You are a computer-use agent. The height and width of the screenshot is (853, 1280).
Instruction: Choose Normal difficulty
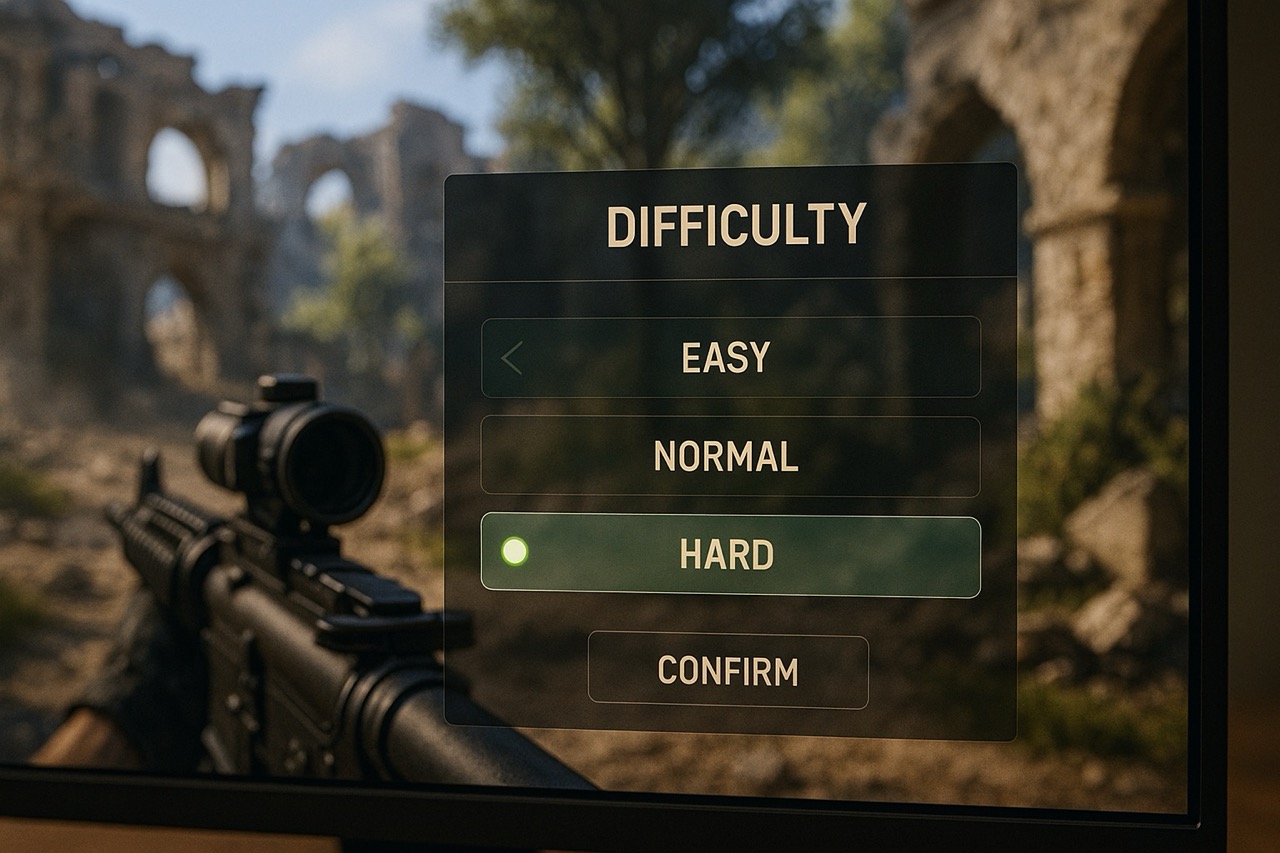click(x=726, y=456)
